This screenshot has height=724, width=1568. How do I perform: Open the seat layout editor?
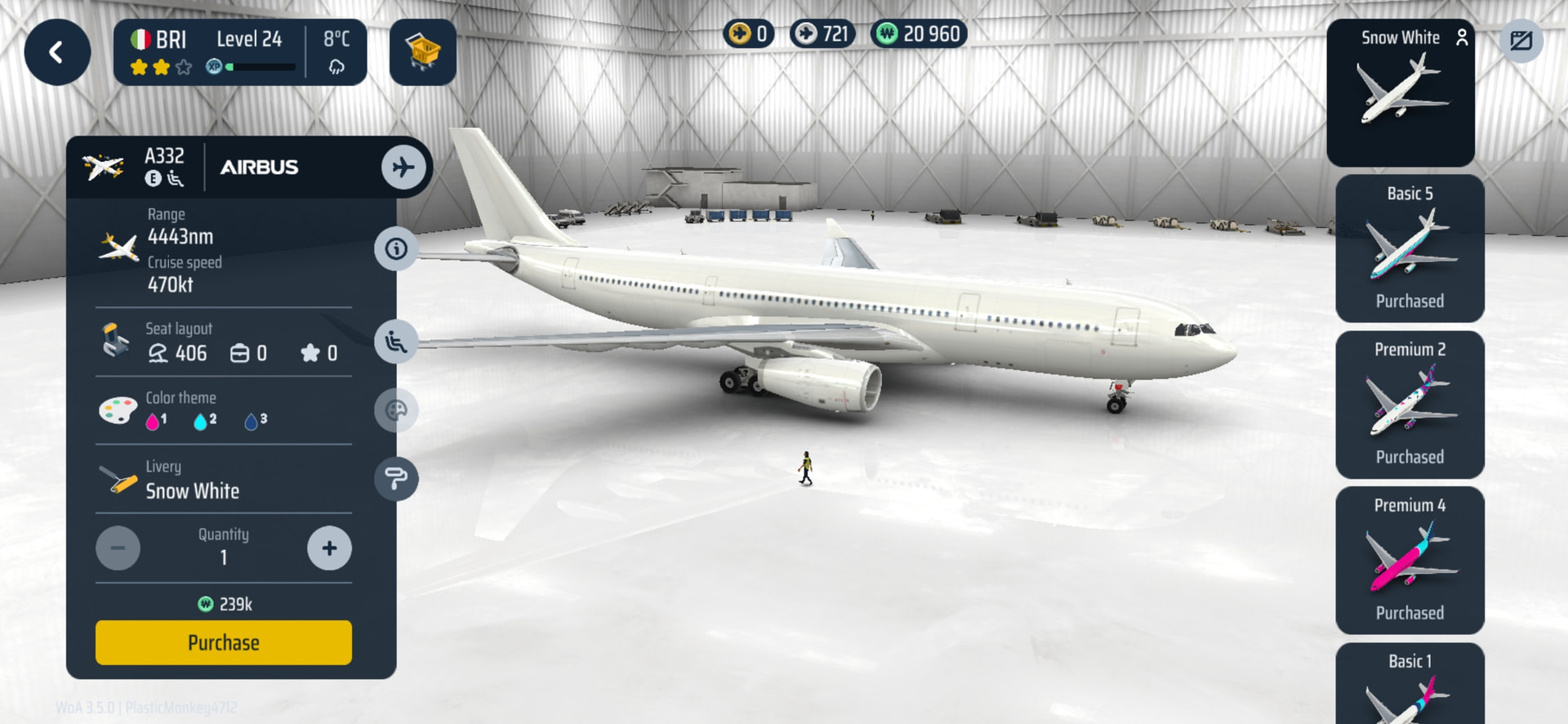[x=396, y=342]
